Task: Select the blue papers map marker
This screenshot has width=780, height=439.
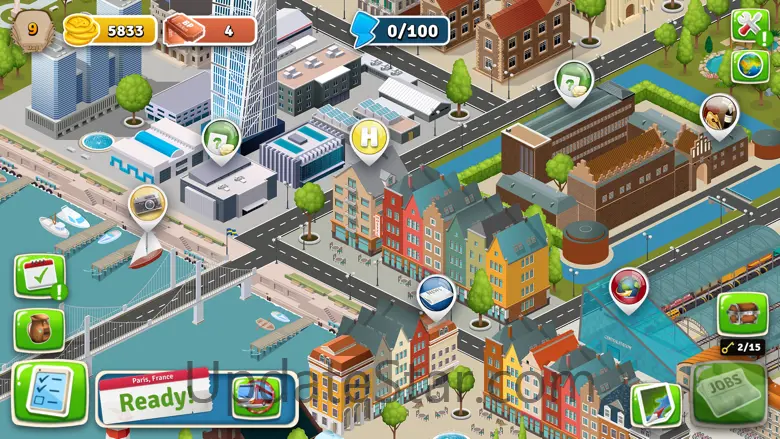Action: 436,293
